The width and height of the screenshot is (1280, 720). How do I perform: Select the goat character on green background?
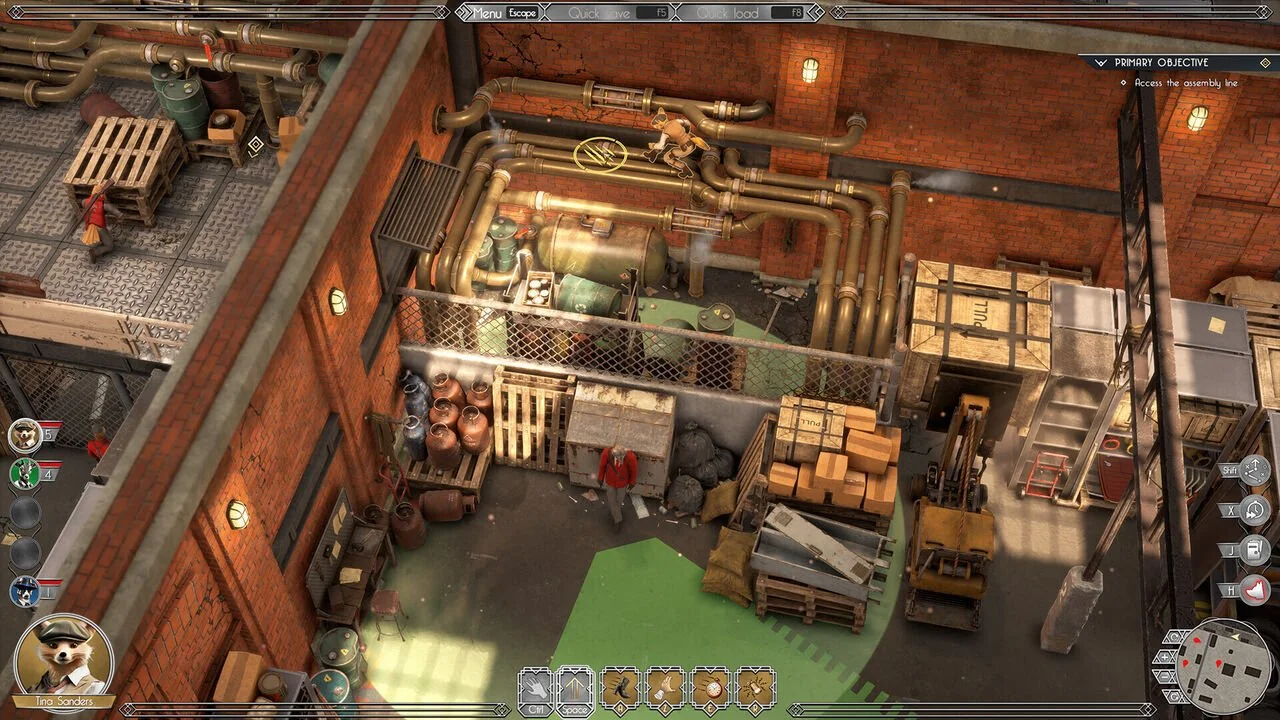click(x=24, y=473)
